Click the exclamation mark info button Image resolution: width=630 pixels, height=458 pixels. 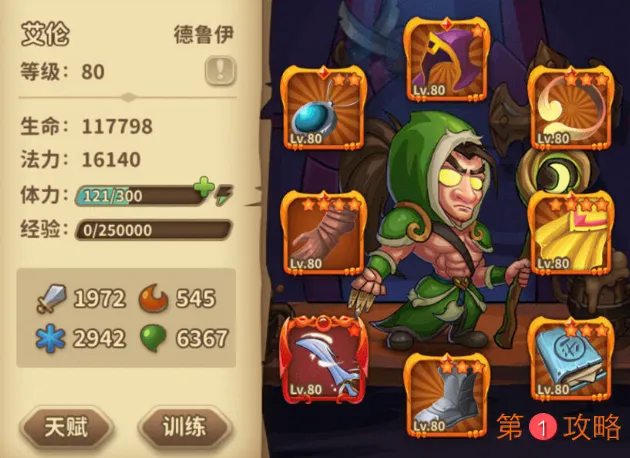tap(220, 70)
